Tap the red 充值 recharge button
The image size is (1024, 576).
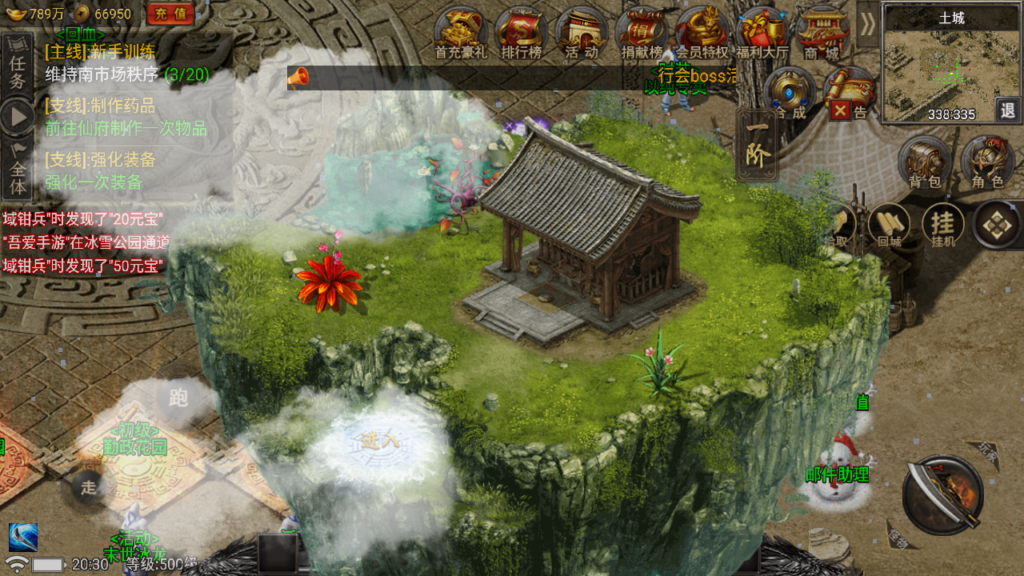pos(170,14)
